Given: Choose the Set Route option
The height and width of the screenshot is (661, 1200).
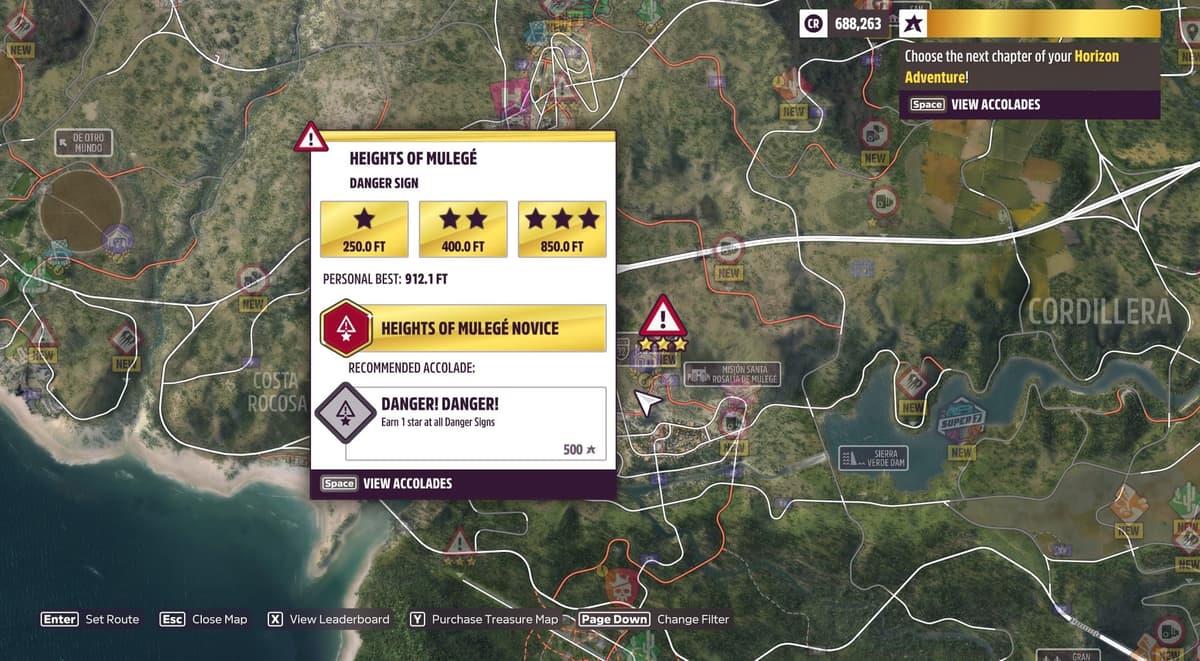Looking at the screenshot, I should [x=90, y=620].
